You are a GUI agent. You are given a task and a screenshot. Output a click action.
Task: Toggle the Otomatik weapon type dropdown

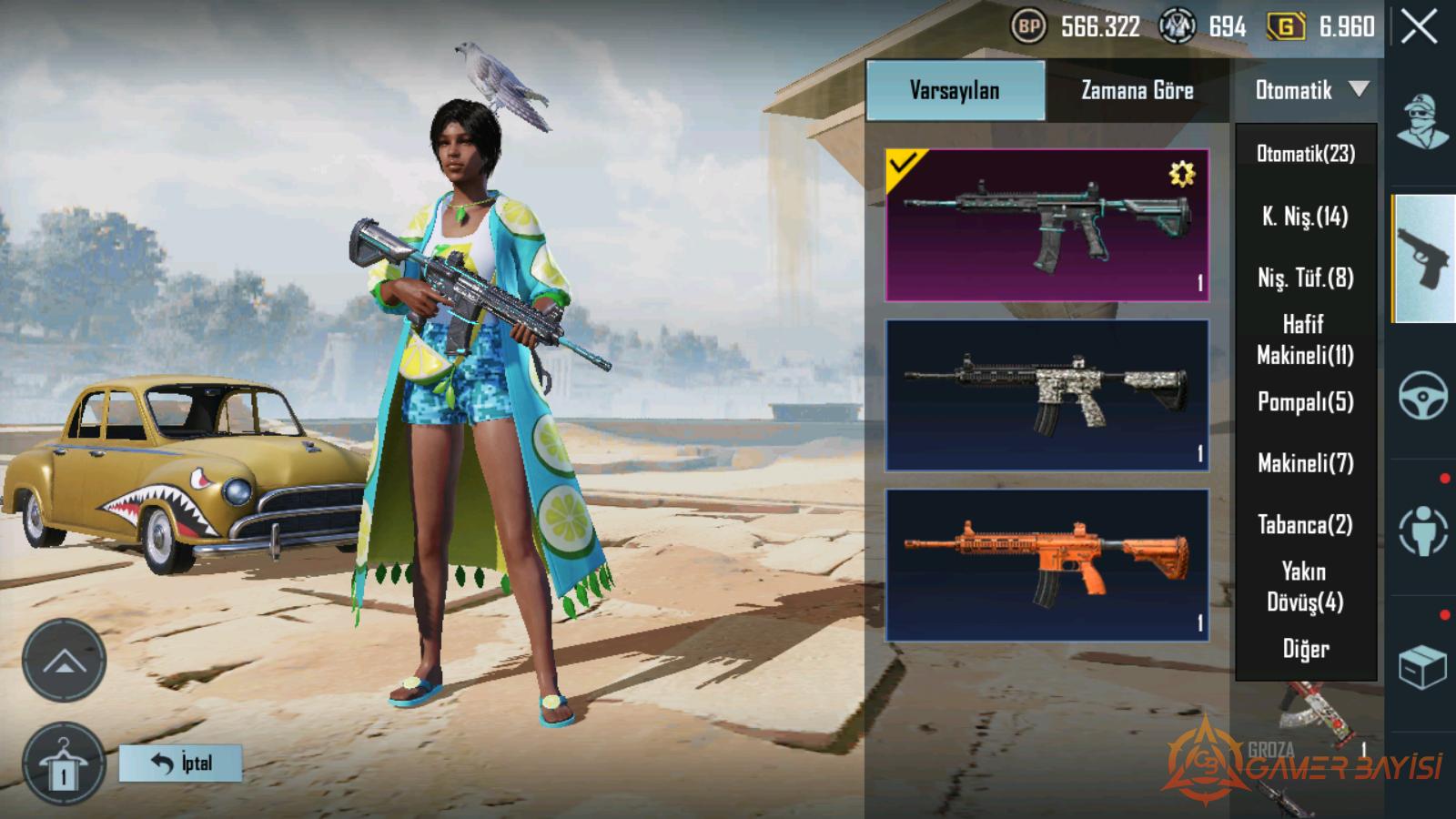[x=1308, y=90]
